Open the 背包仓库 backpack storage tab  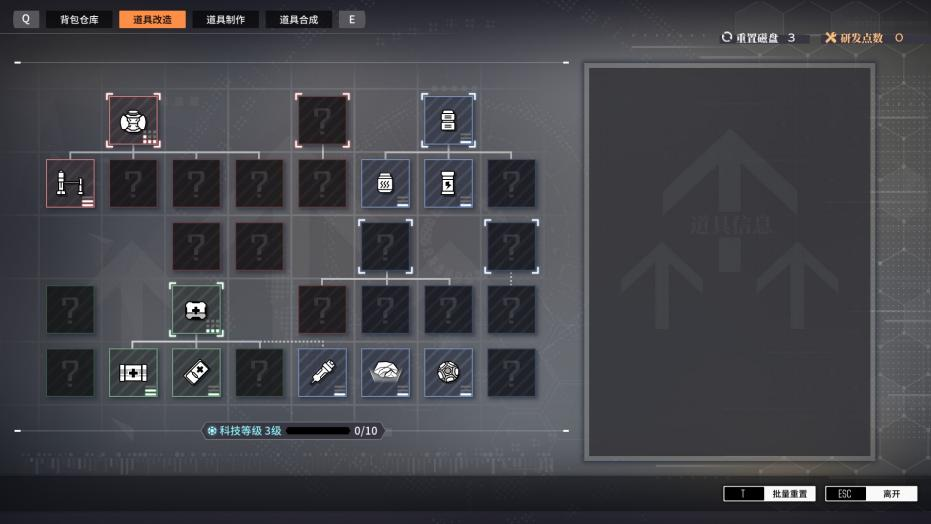[79, 19]
